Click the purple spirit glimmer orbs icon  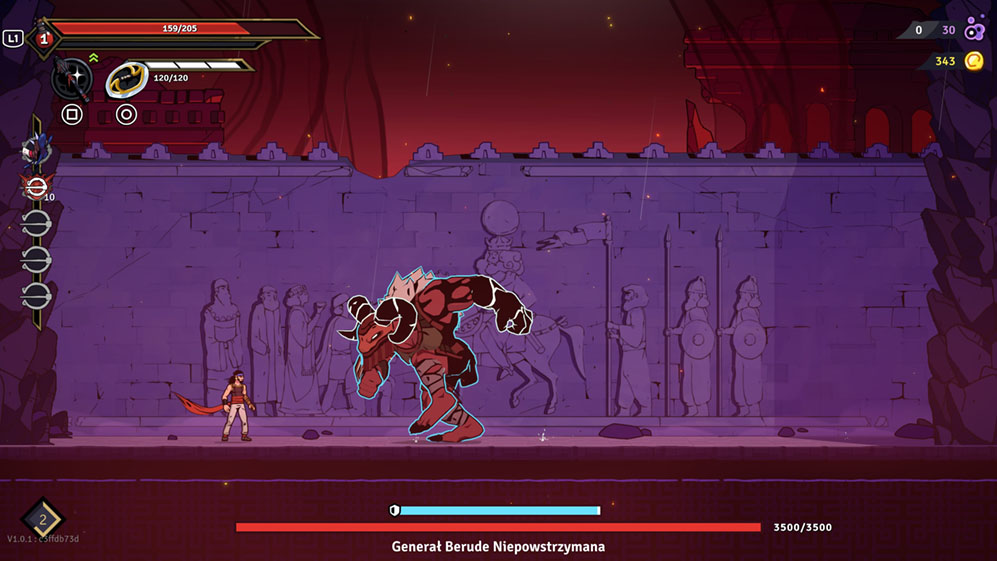[x=974, y=30]
